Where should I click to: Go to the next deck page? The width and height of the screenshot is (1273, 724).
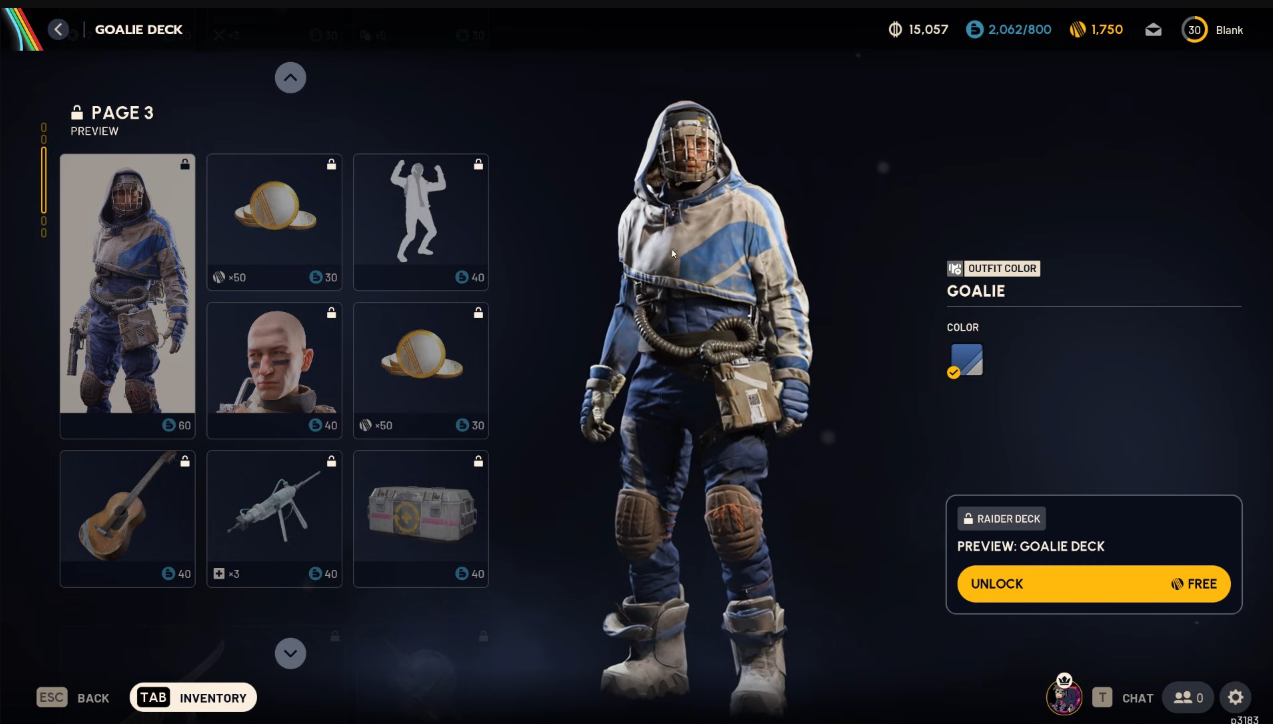[290, 653]
